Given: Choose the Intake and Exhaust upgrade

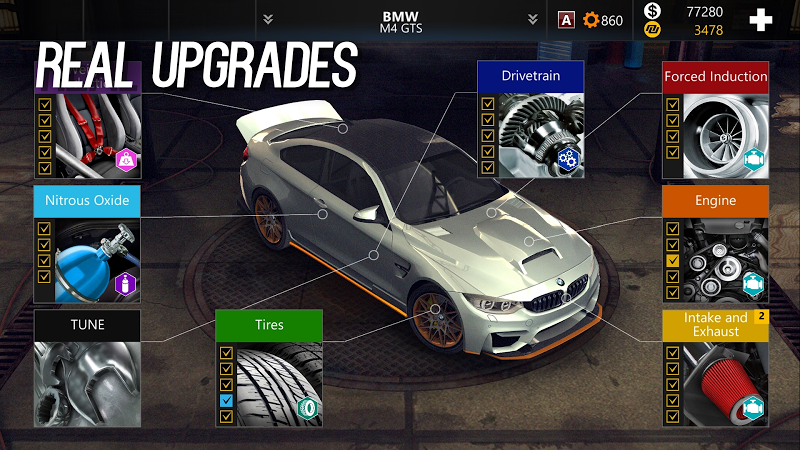Looking at the screenshot, I should coord(715,324).
